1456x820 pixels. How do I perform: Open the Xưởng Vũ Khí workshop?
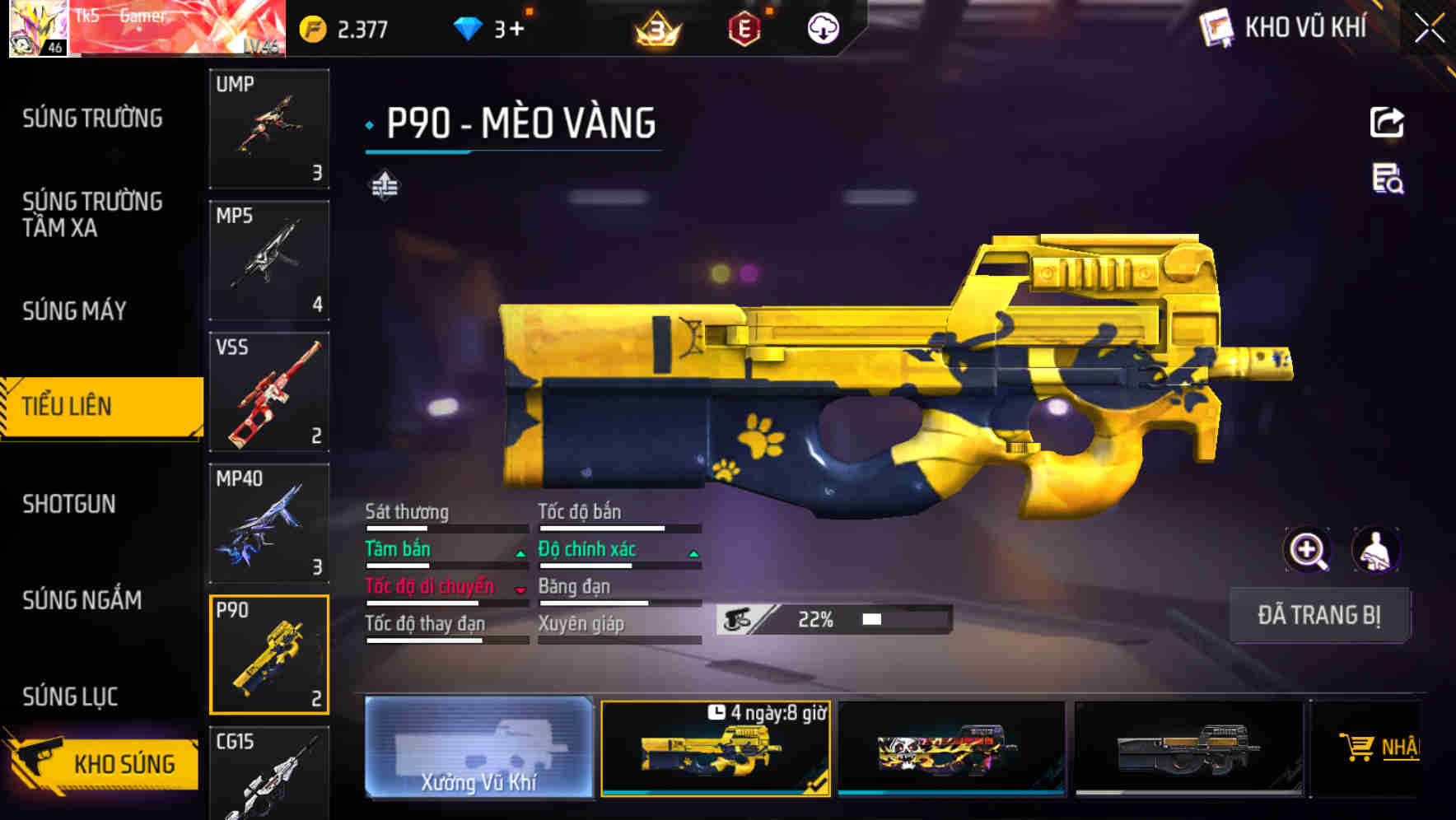(478, 748)
